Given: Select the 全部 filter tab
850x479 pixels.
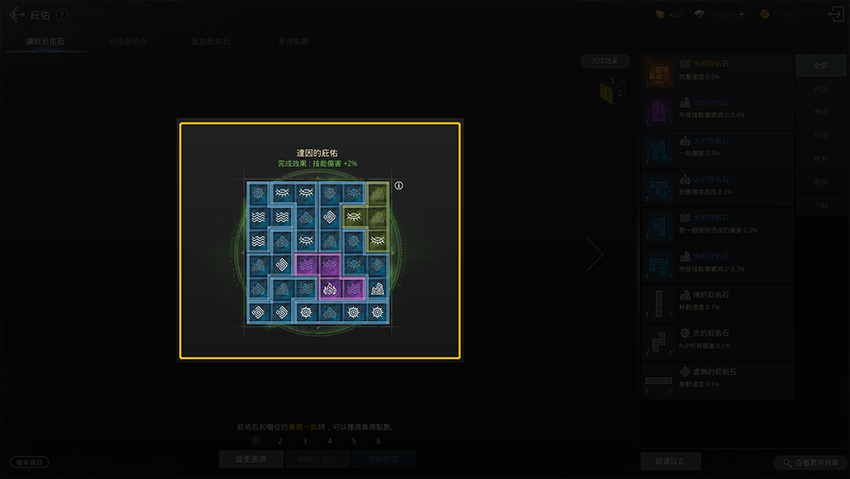Looking at the screenshot, I should pyautogui.click(x=820, y=66).
